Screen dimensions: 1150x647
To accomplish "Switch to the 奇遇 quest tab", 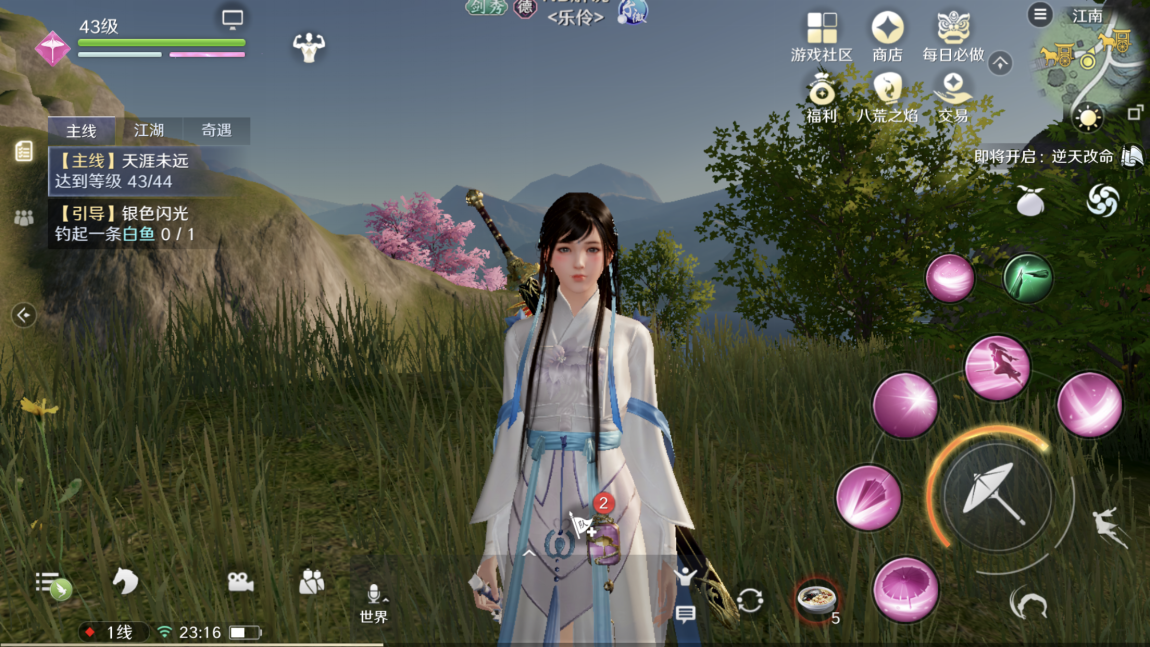I will tap(216, 130).
